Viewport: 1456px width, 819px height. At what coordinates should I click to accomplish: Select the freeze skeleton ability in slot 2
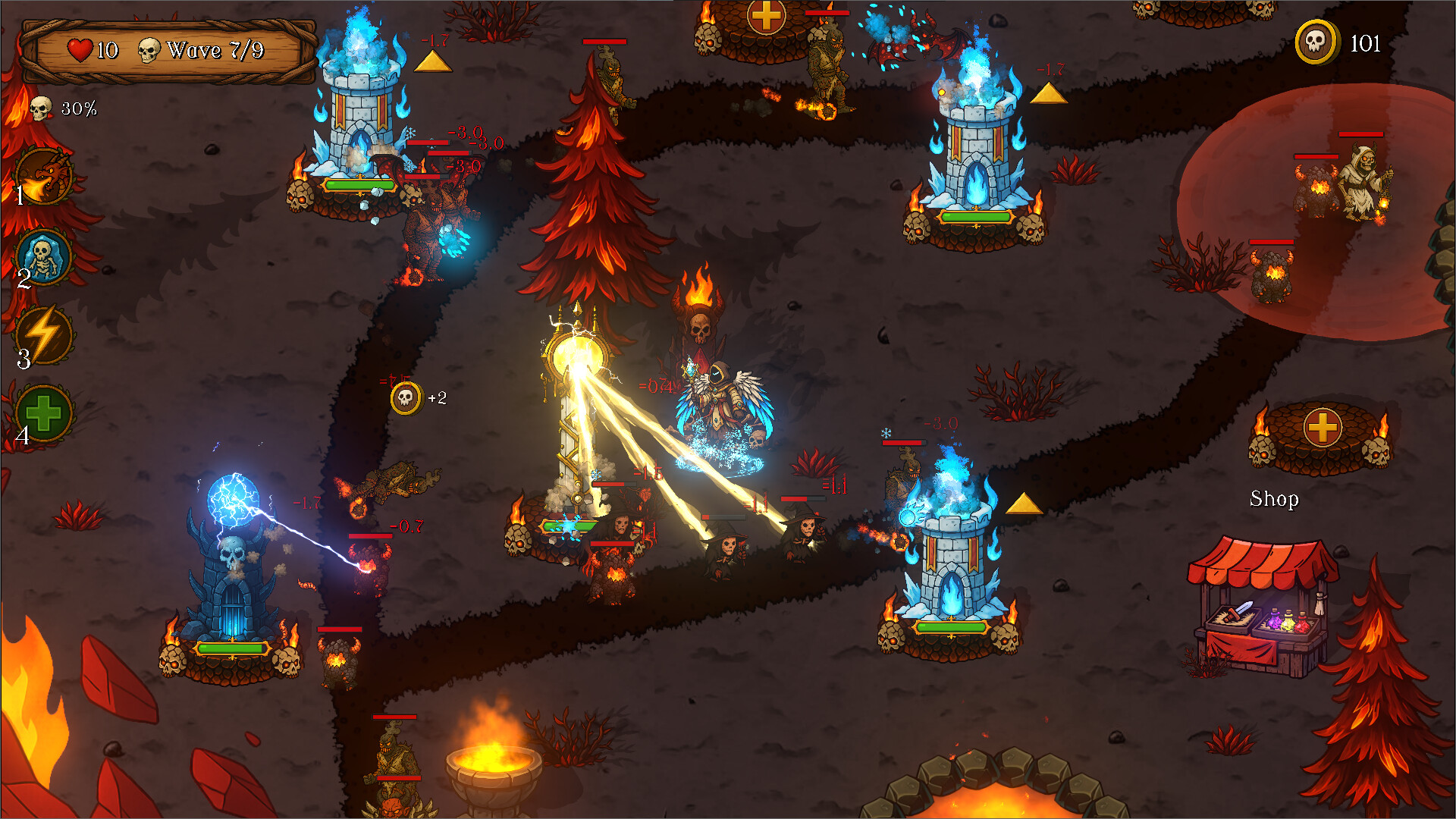42,258
